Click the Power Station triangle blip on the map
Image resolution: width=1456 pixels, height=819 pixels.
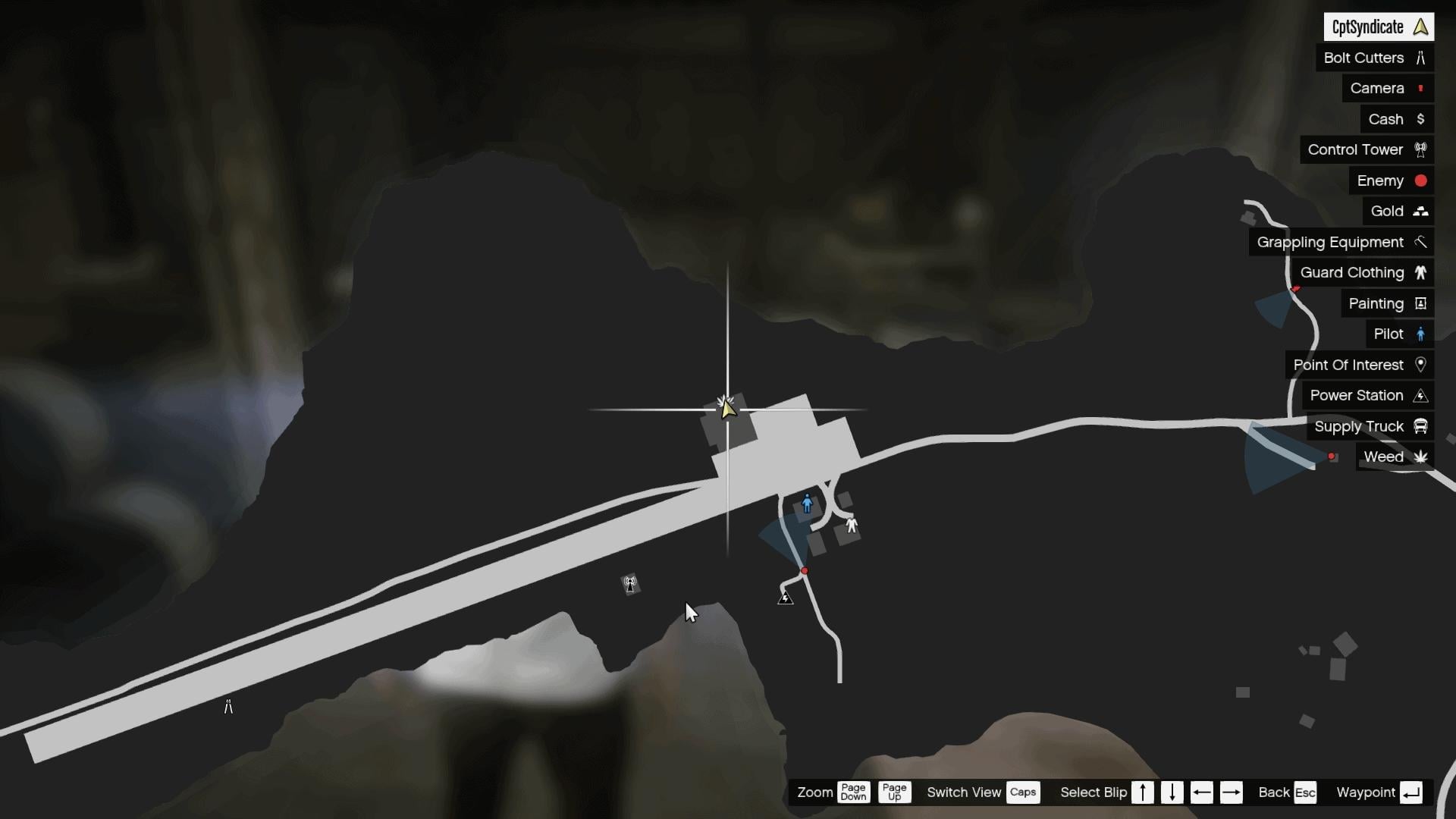coord(786,597)
